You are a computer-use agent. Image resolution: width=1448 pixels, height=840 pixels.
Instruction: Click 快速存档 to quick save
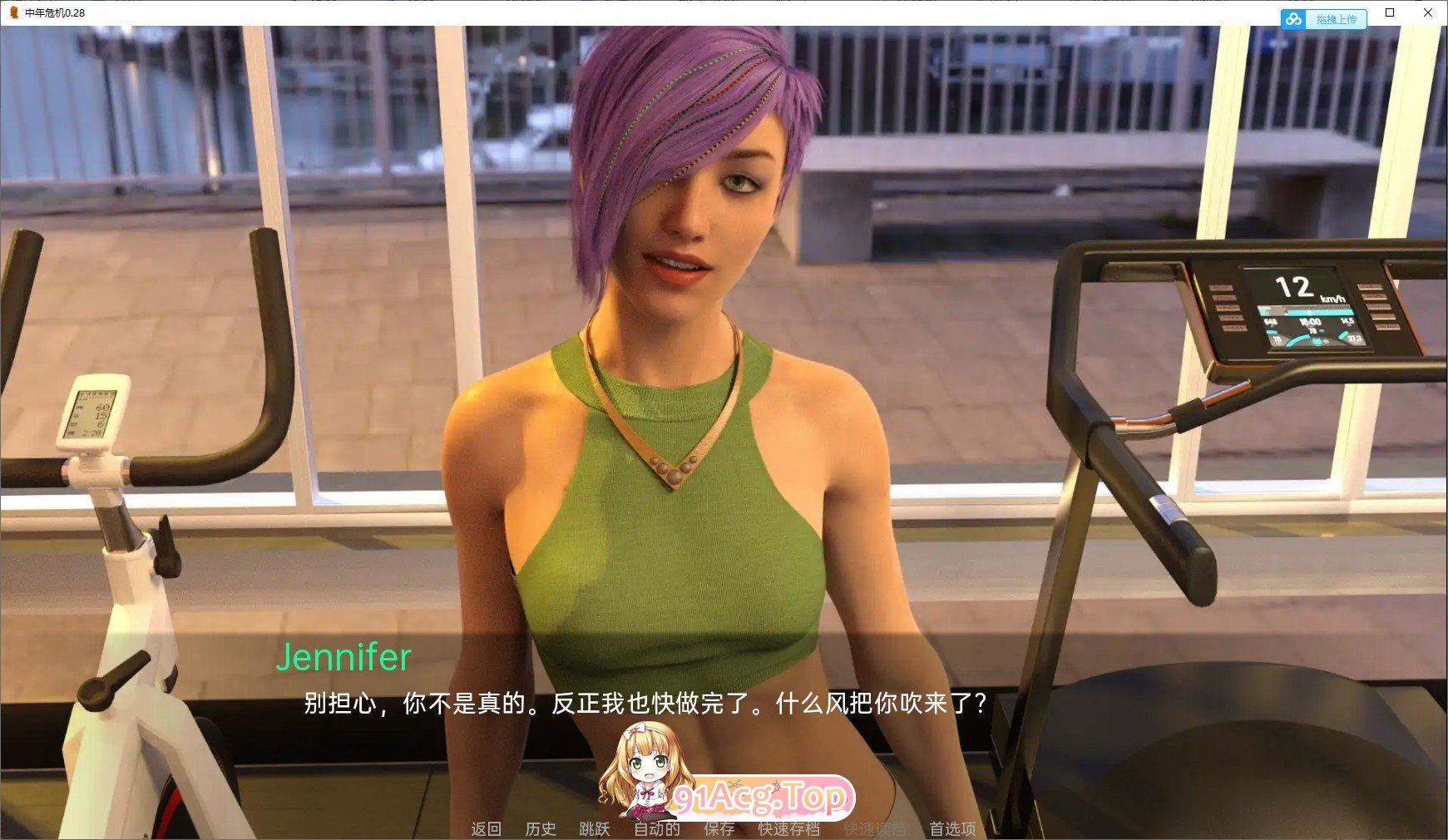tap(790, 828)
